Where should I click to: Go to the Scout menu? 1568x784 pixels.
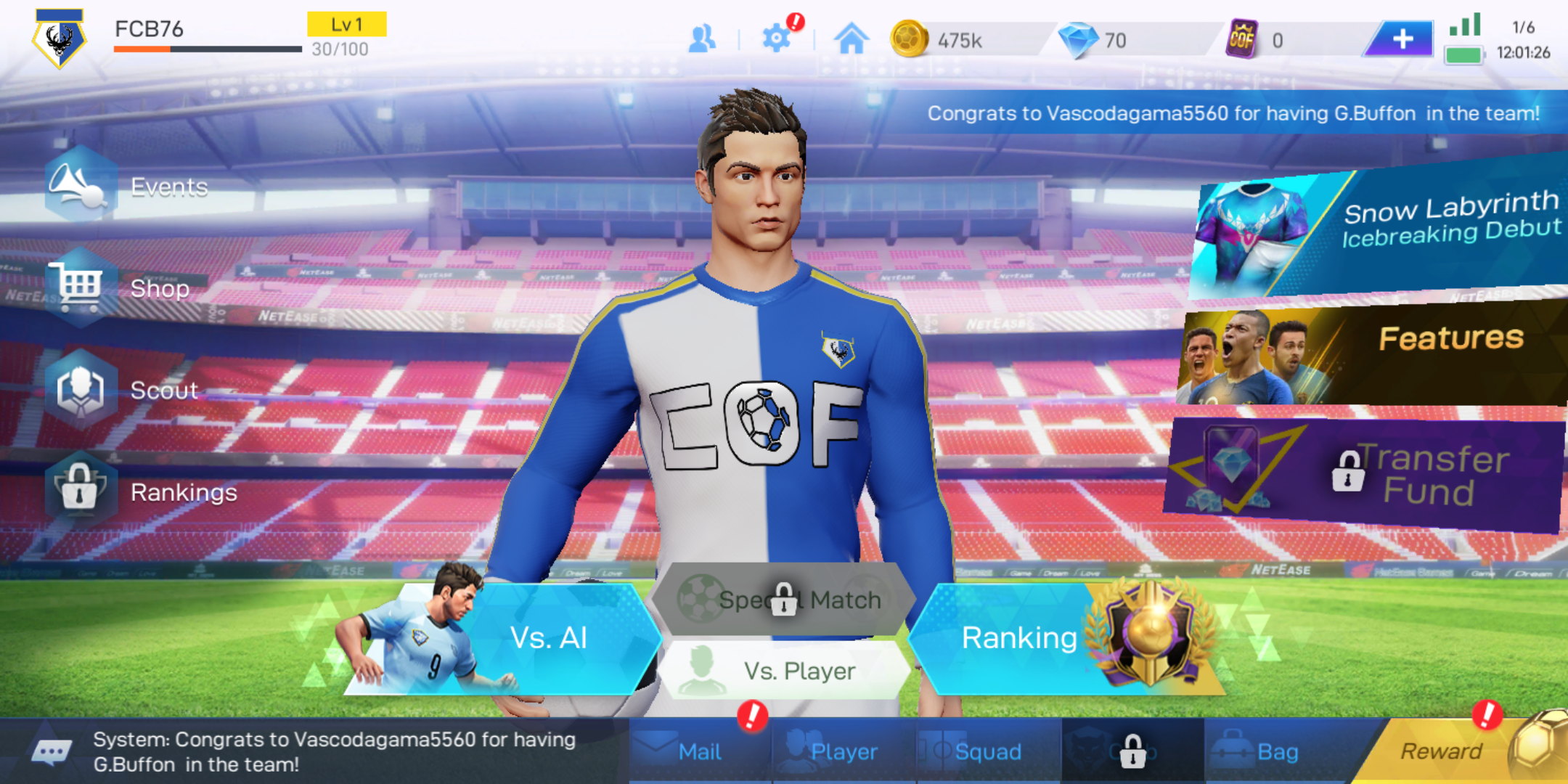click(123, 390)
